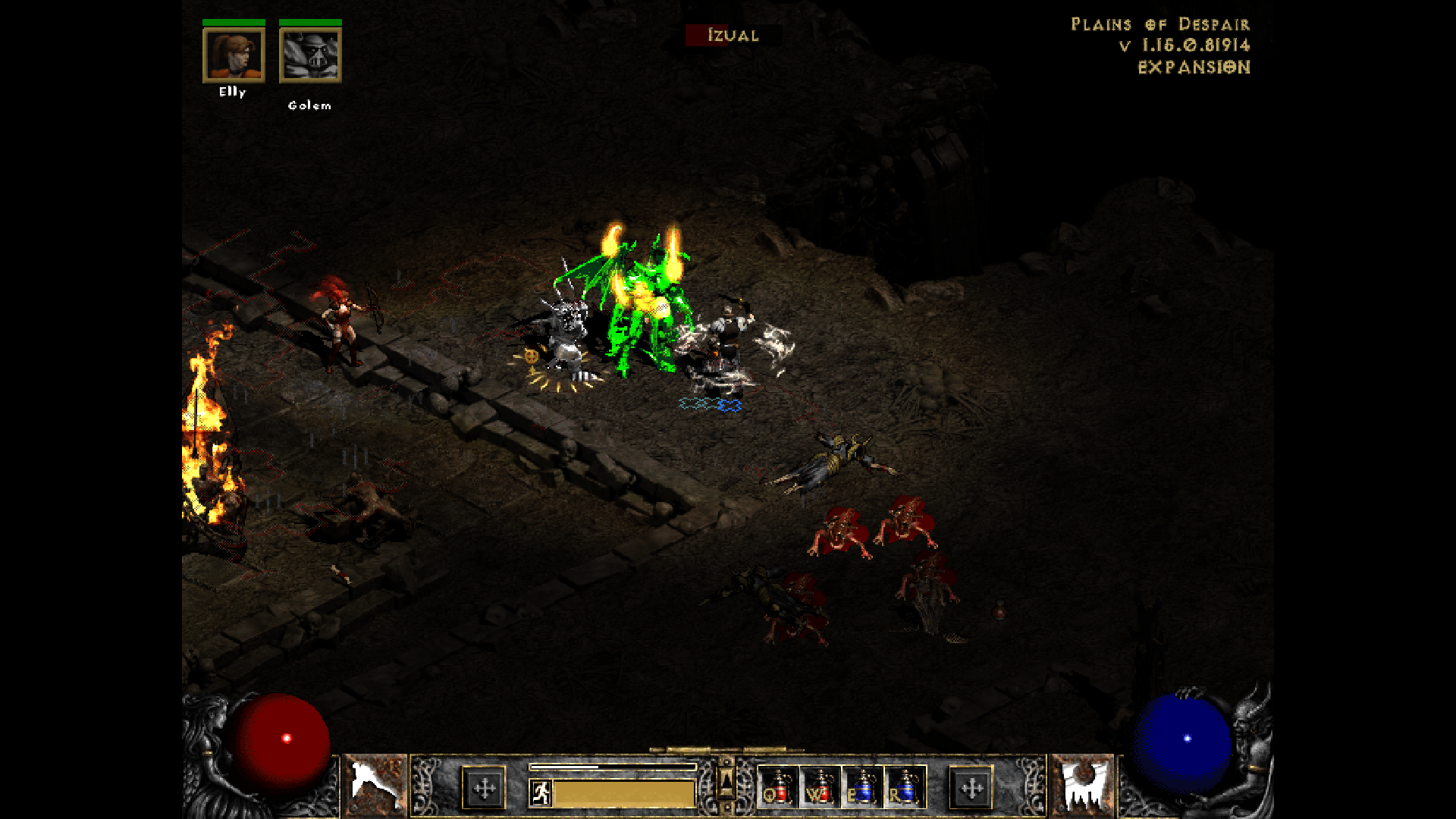Select Elly's mercenary portrait

[x=234, y=55]
